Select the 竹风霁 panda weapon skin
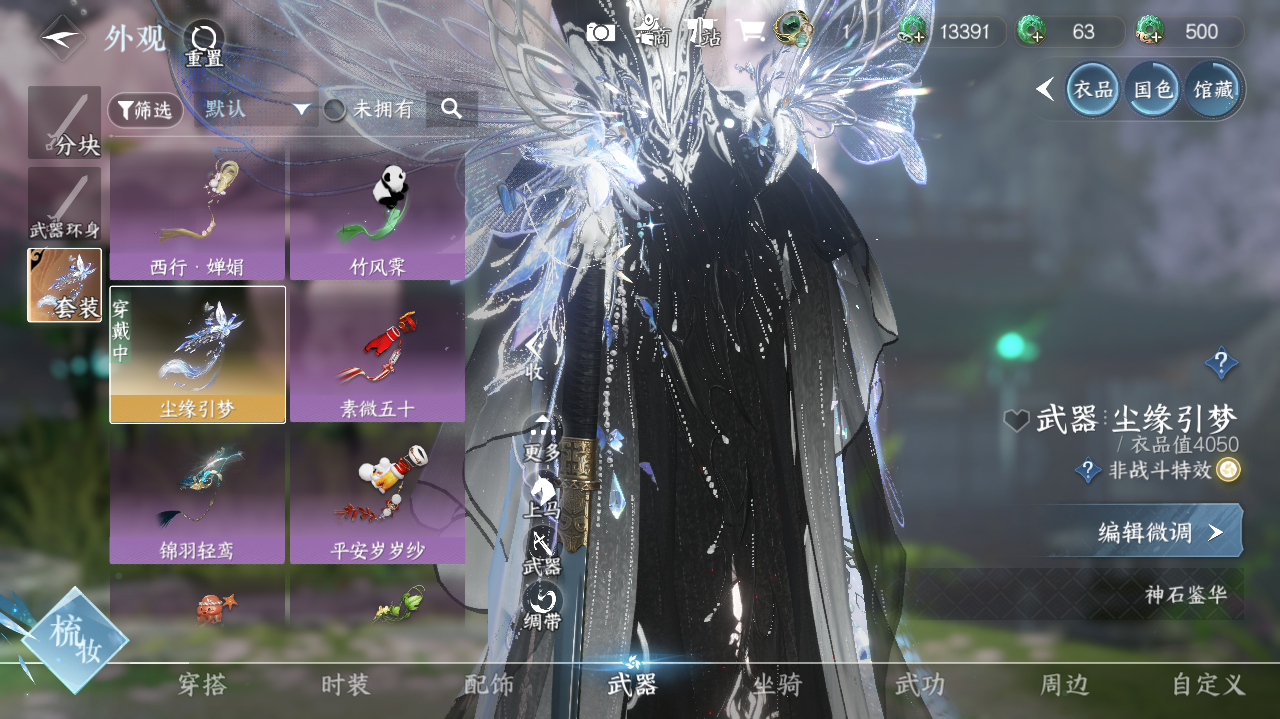Screen dimensions: 1280x719 coord(377,216)
